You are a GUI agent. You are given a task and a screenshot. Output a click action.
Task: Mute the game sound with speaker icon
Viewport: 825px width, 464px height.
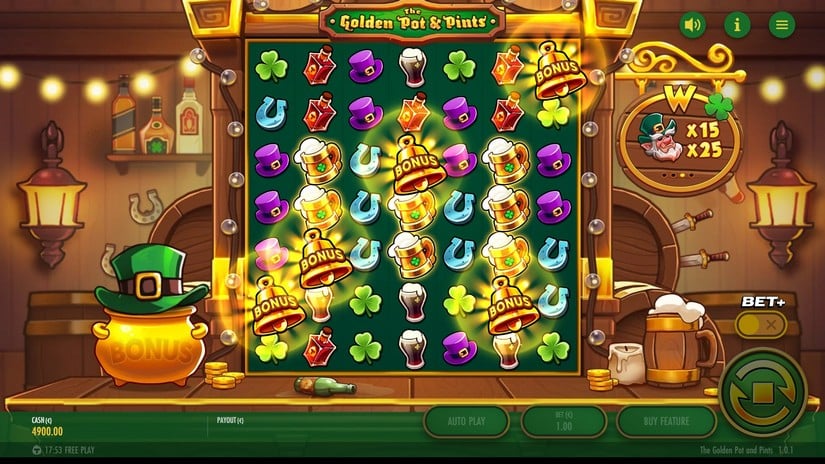pyautogui.click(x=692, y=25)
